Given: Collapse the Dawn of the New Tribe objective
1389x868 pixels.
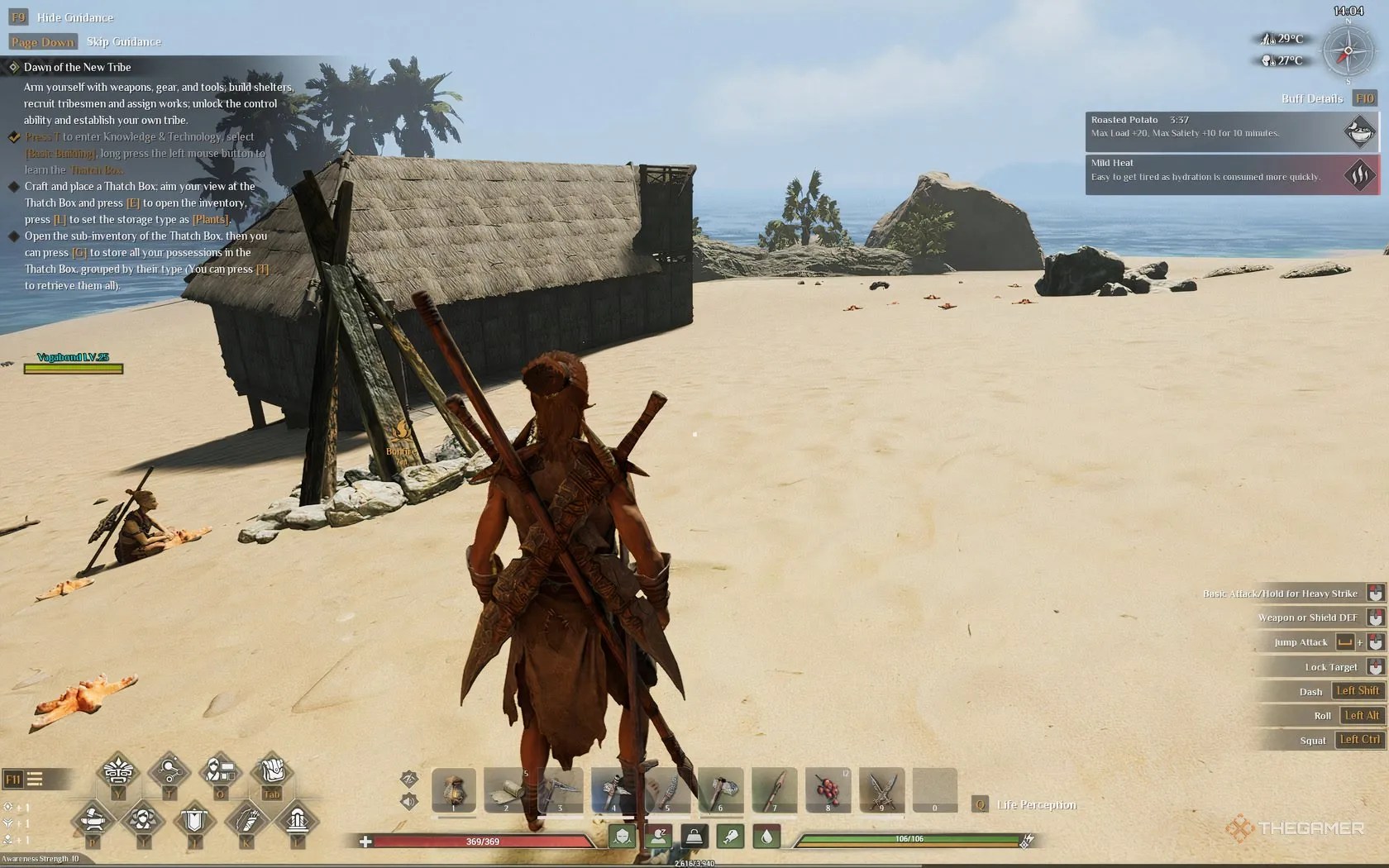Looking at the screenshot, I should click(x=14, y=67).
